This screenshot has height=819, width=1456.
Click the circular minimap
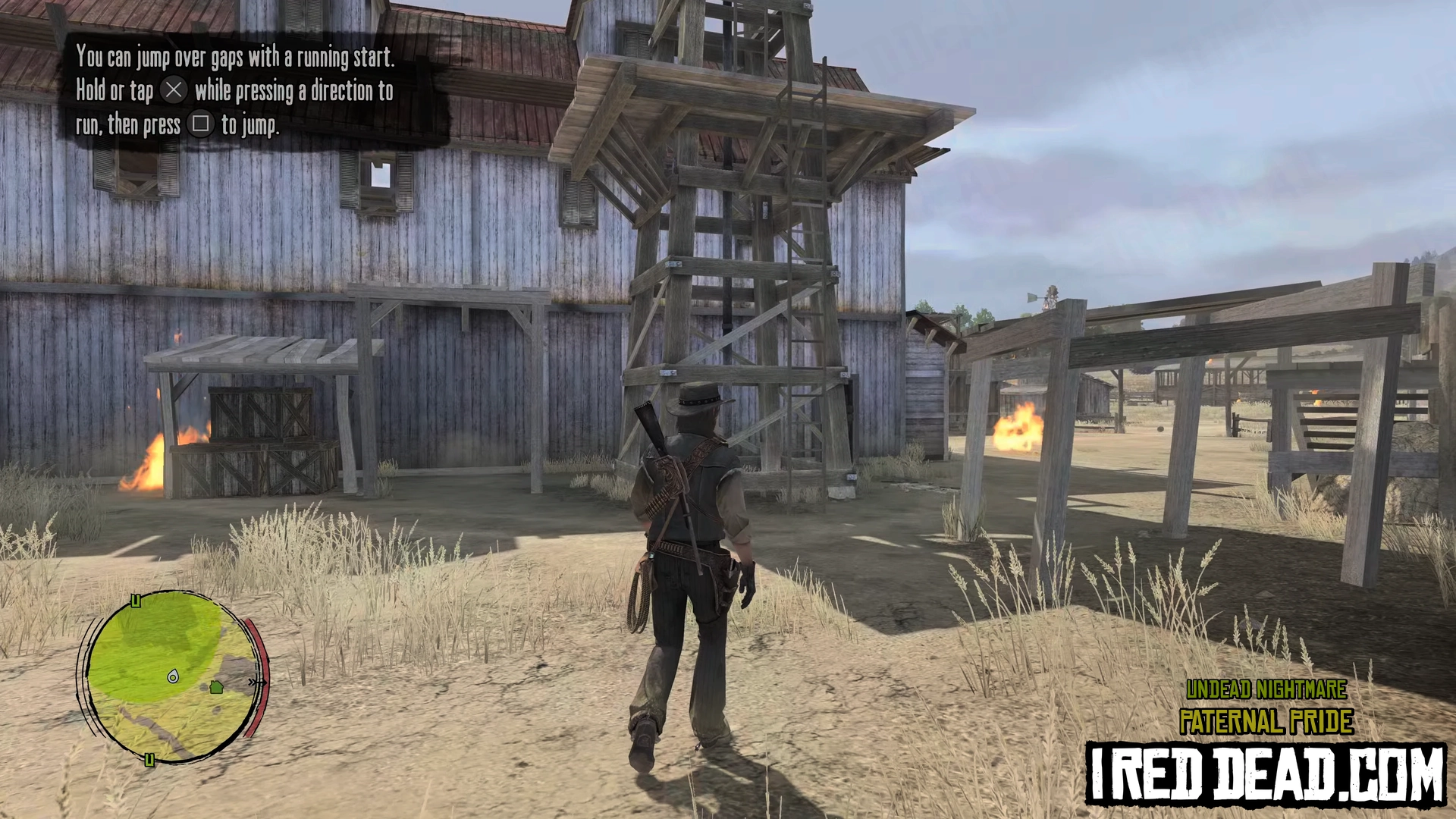pos(173,675)
